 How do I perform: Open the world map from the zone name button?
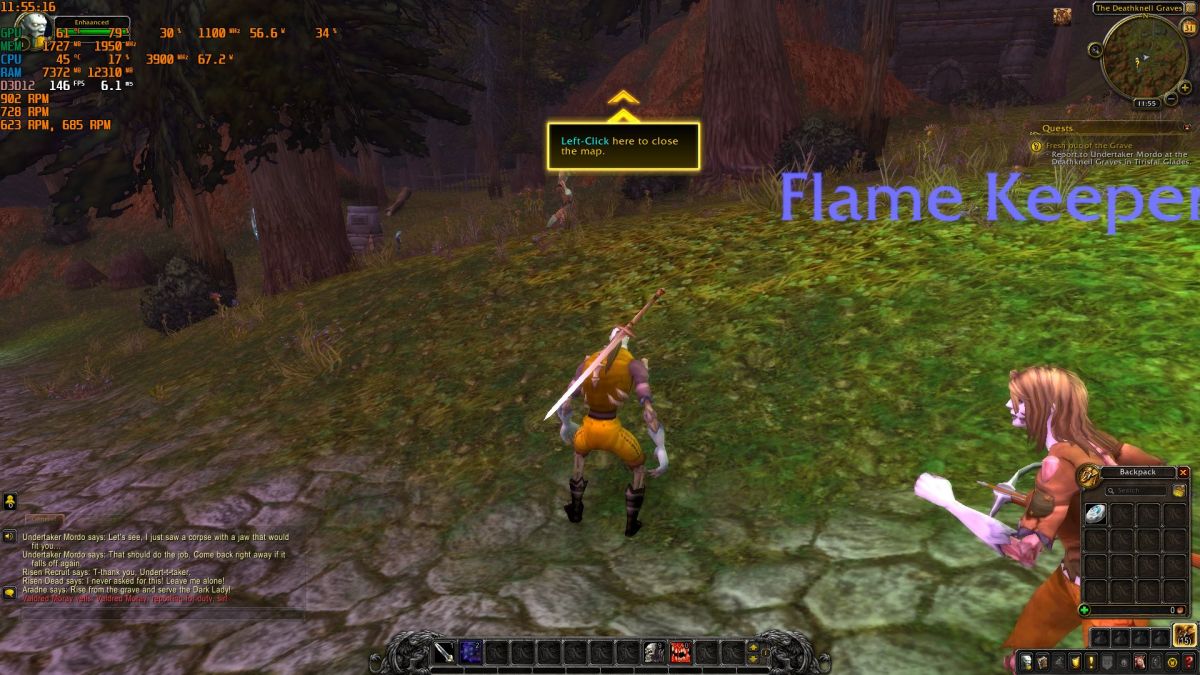click(x=1137, y=8)
